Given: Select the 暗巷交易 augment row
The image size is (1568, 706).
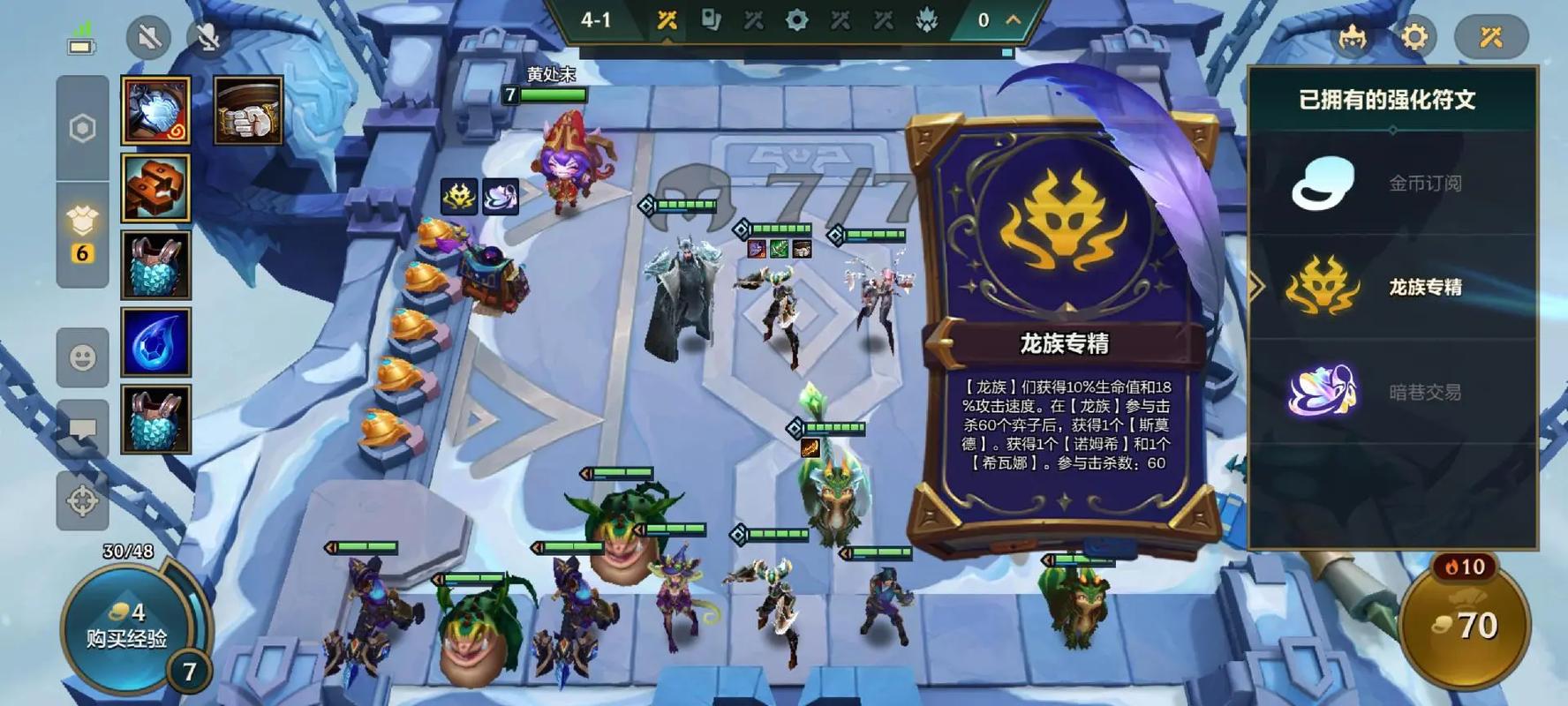Looking at the screenshot, I should point(1392,392).
